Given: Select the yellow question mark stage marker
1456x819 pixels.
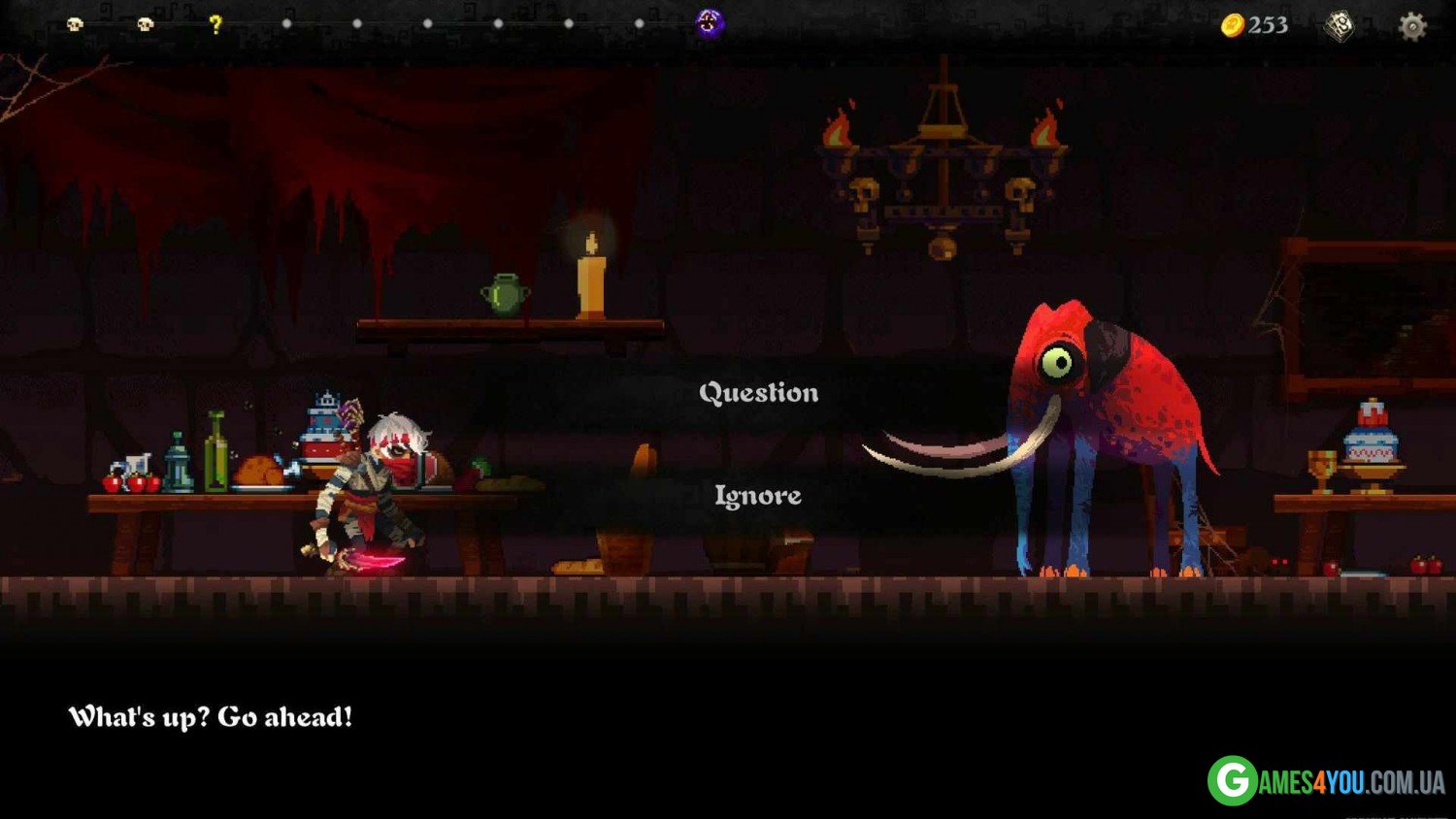Looking at the screenshot, I should coord(215,24).
